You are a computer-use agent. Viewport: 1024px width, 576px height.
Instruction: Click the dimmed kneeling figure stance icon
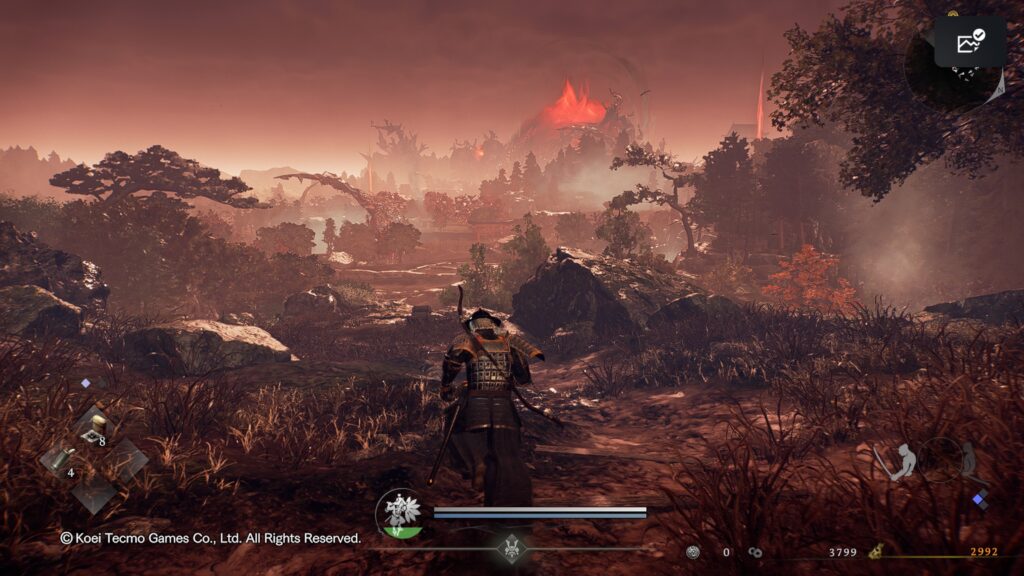(x=968, y=460)
